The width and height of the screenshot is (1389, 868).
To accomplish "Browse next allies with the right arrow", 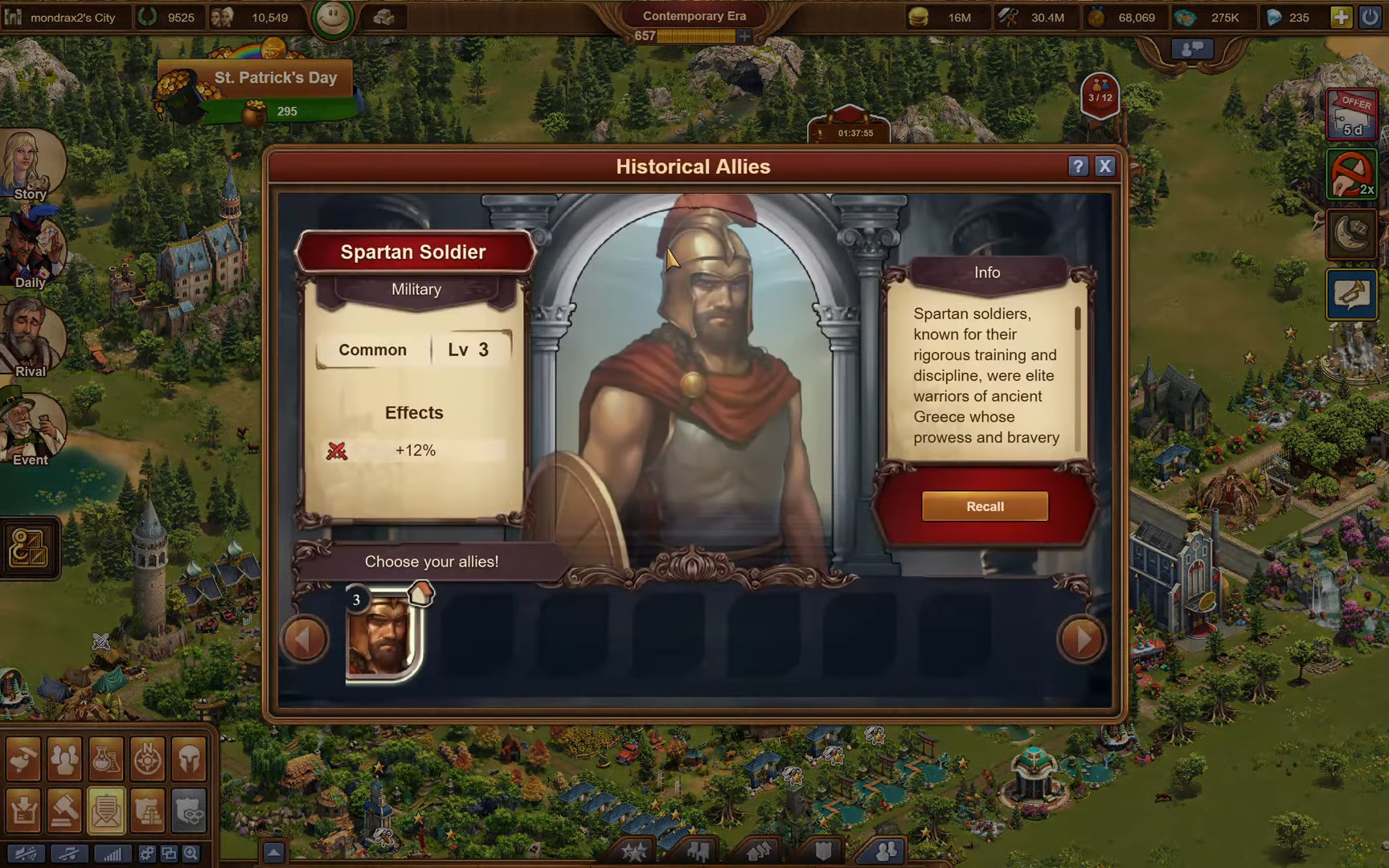I will [1083, 639].
